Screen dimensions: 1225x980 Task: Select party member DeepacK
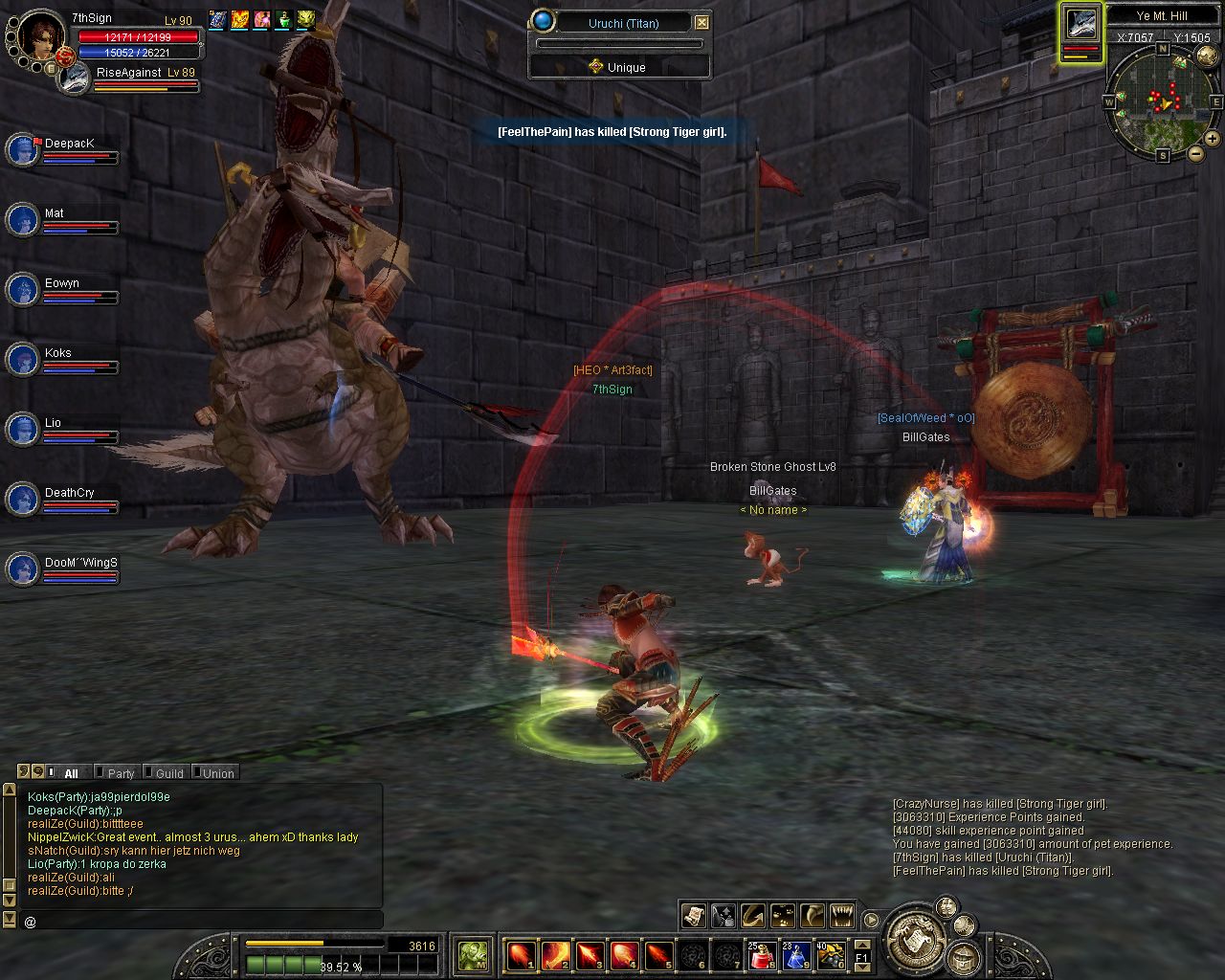click(x=22, y=149)
